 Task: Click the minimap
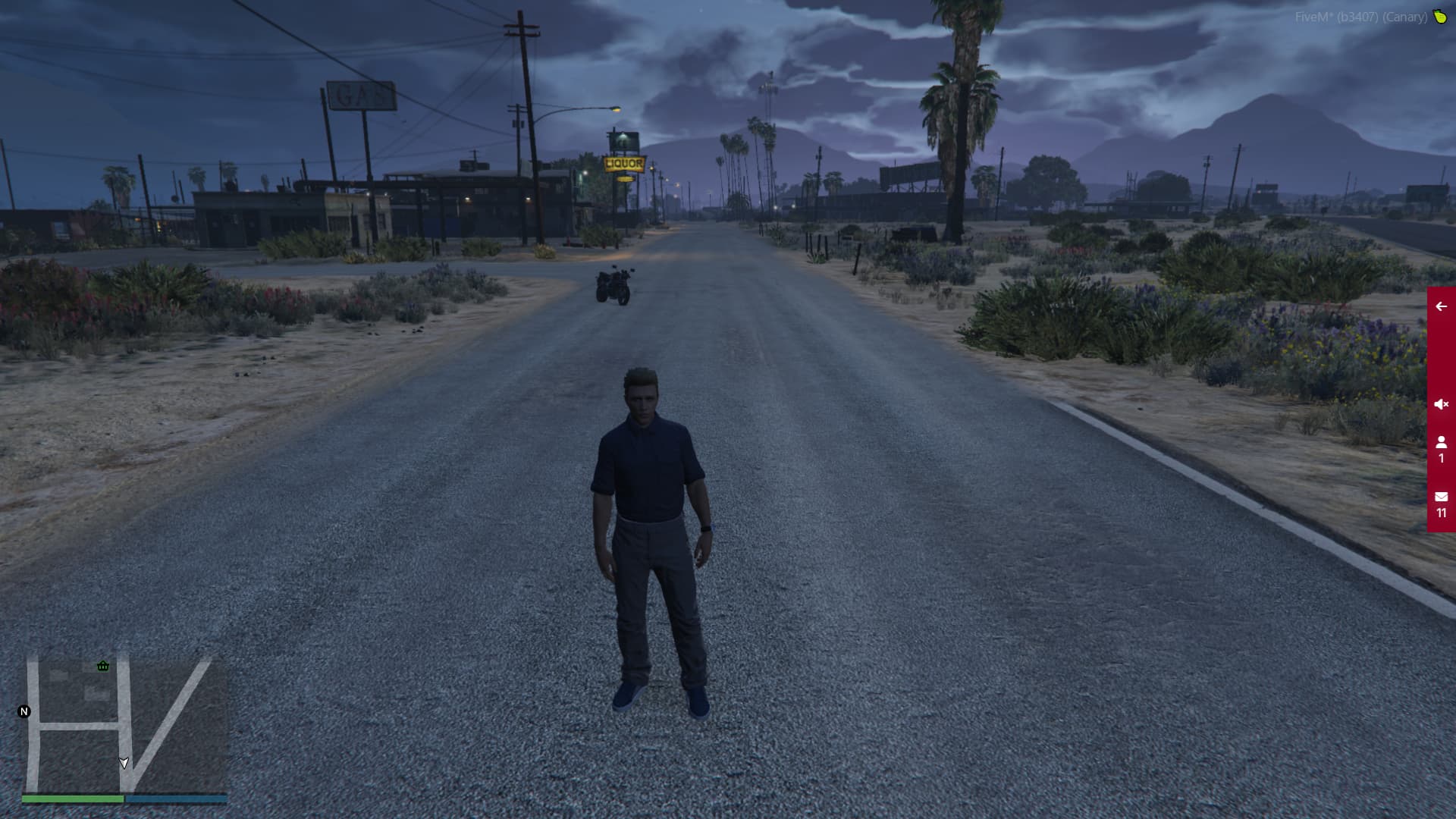[x=125, y=724]
